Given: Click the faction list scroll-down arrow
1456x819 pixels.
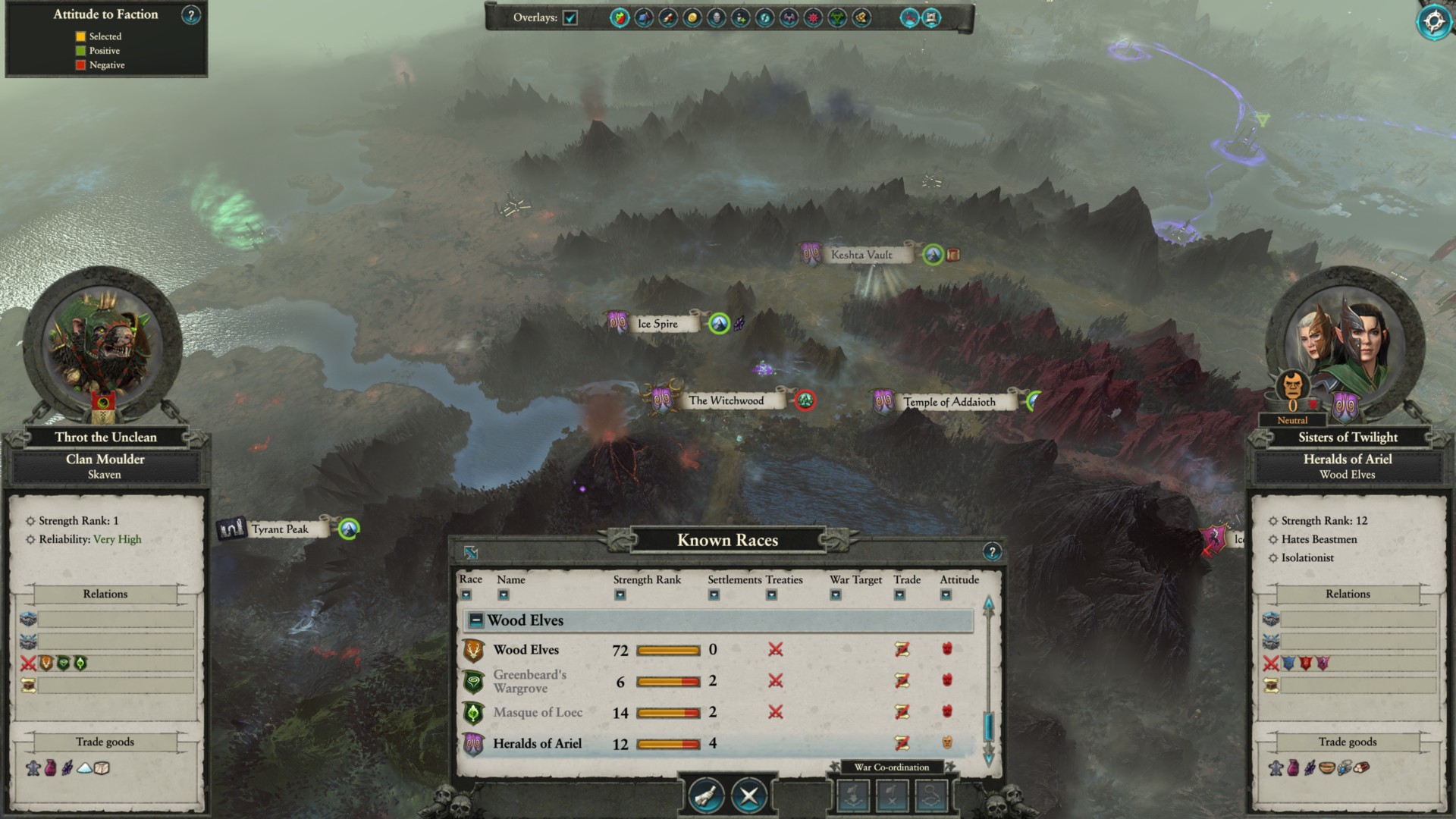Looking at the screenshot, I should click(988, 755).
